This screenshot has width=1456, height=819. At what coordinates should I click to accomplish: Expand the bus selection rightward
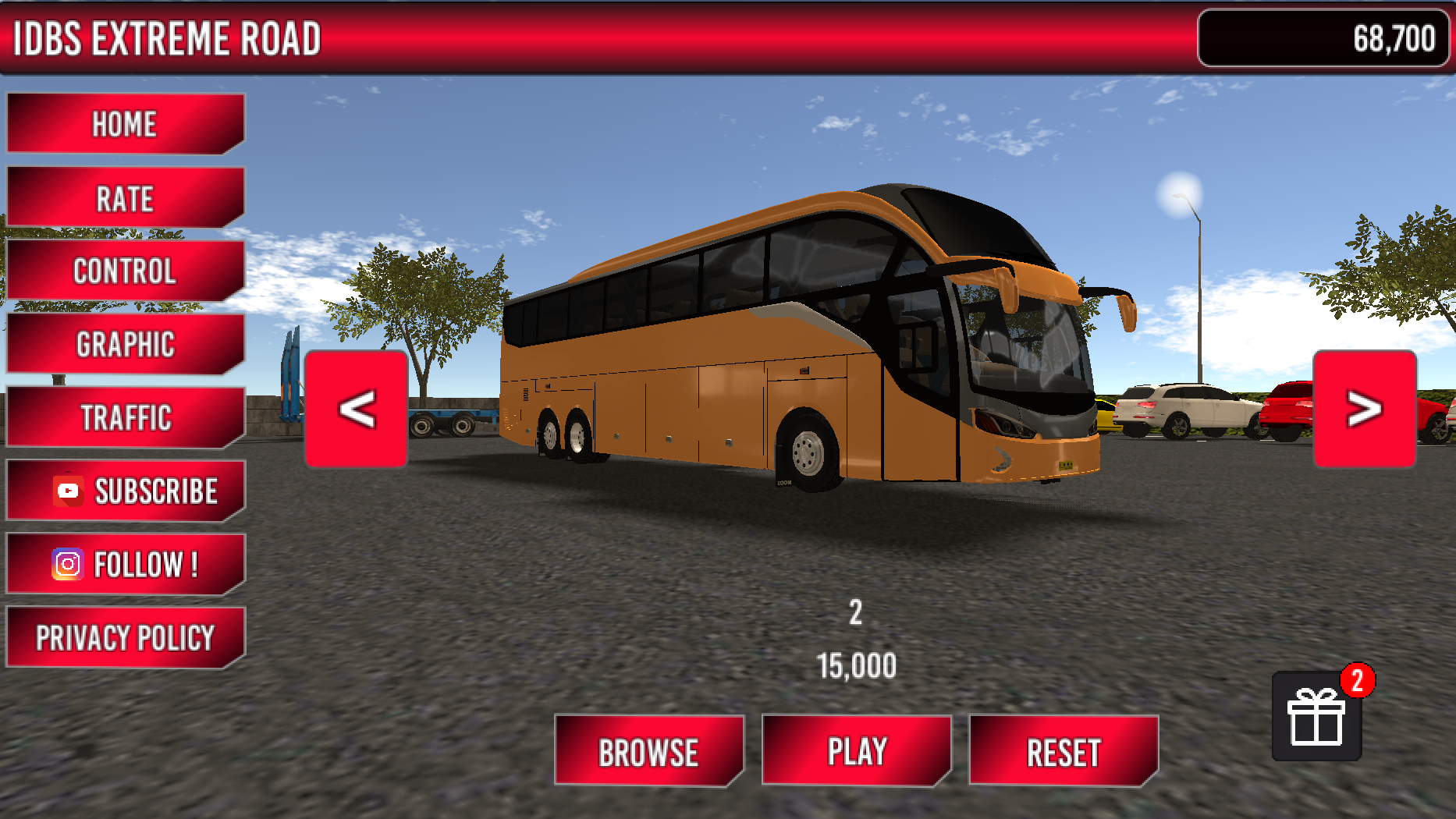coord(1364,409)
